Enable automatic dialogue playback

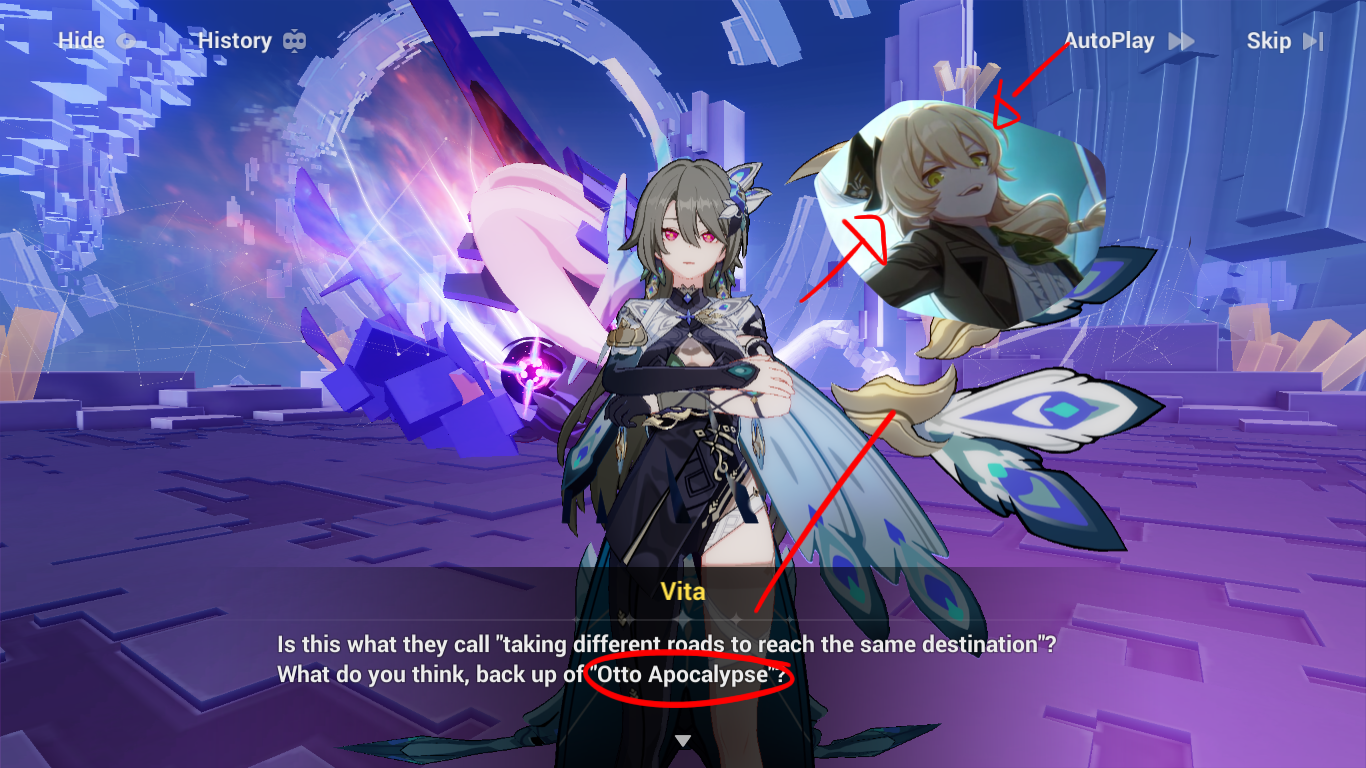(x=1110, y=41)
